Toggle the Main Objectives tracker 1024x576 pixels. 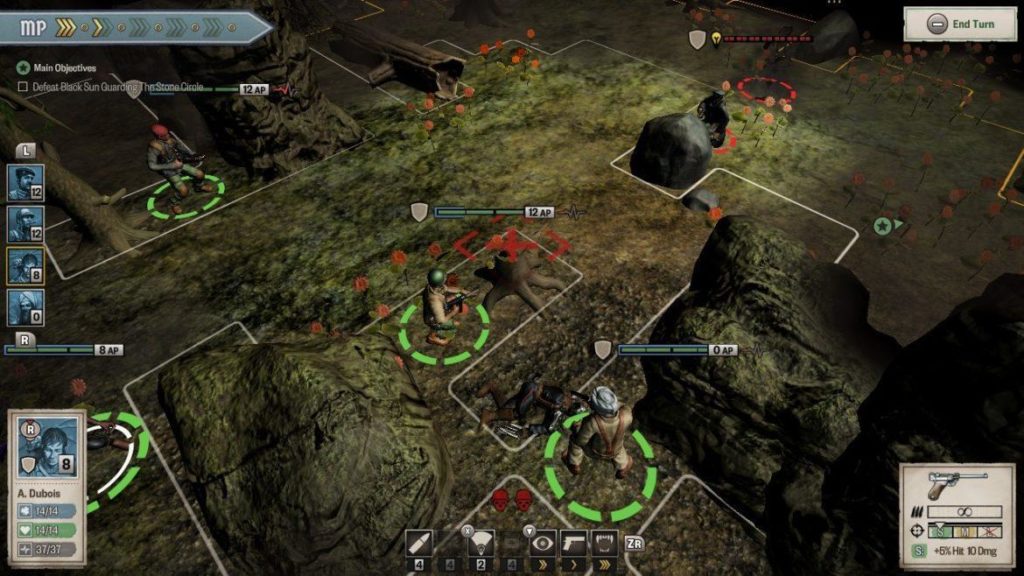point(23,68)
